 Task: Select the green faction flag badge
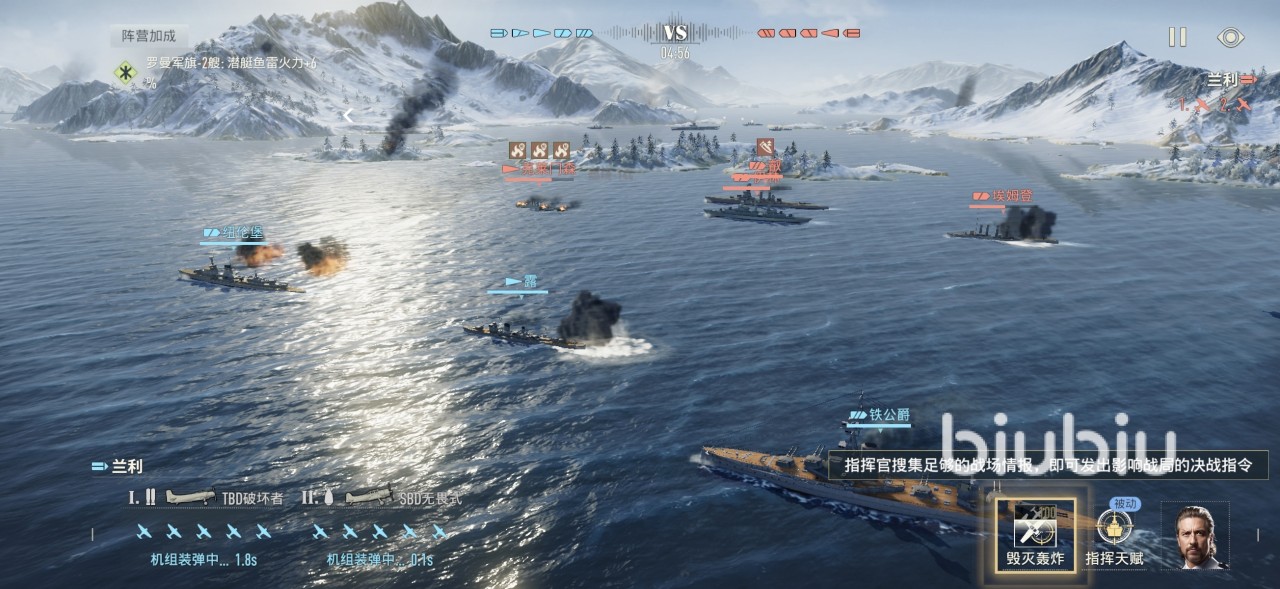126,73
